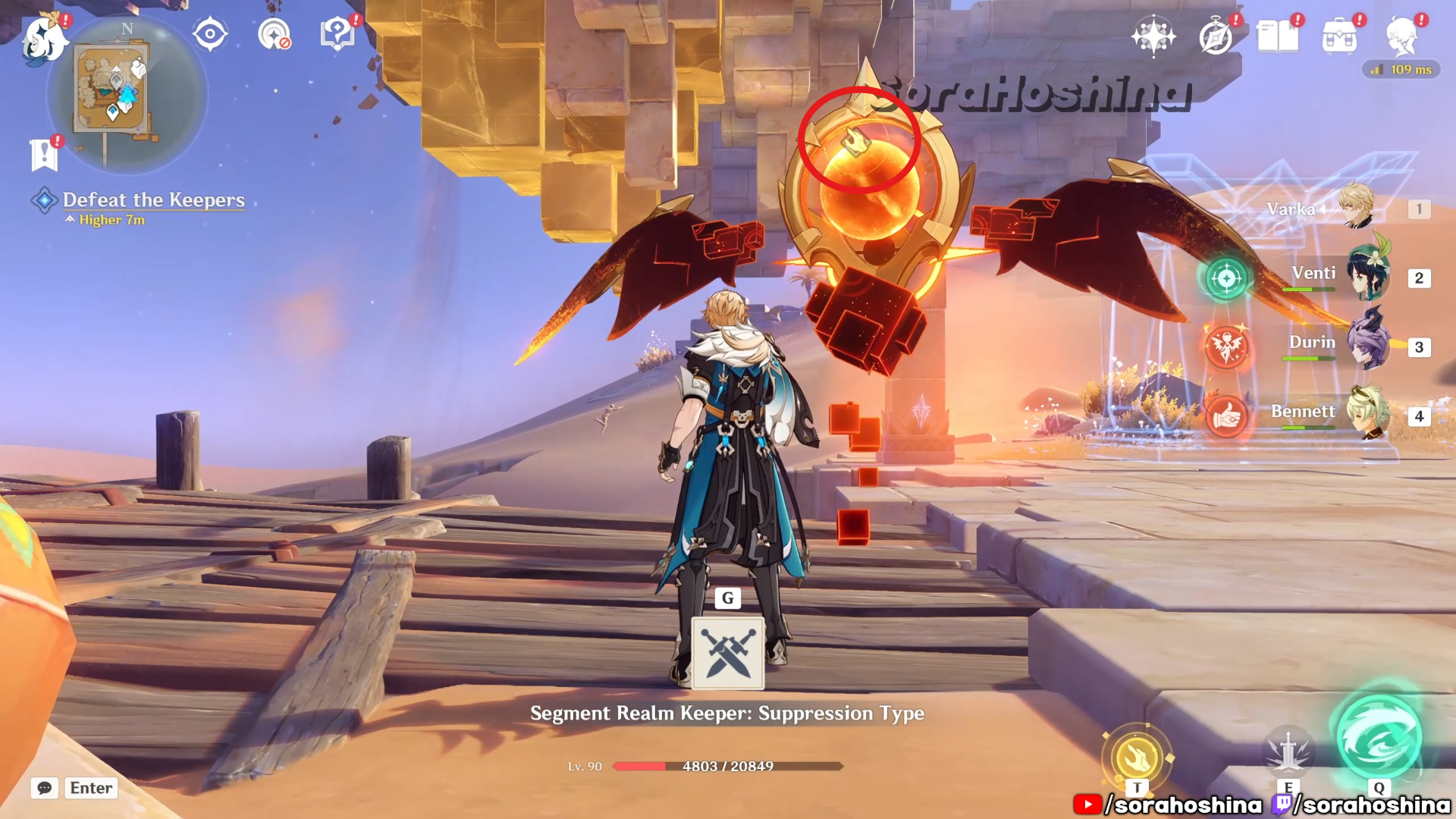The height and width of the screenshot is (819, 1456).
Task: Open the quest bookmark icon below Paimon
Action: pyautogui.click(x=44, y=155)
